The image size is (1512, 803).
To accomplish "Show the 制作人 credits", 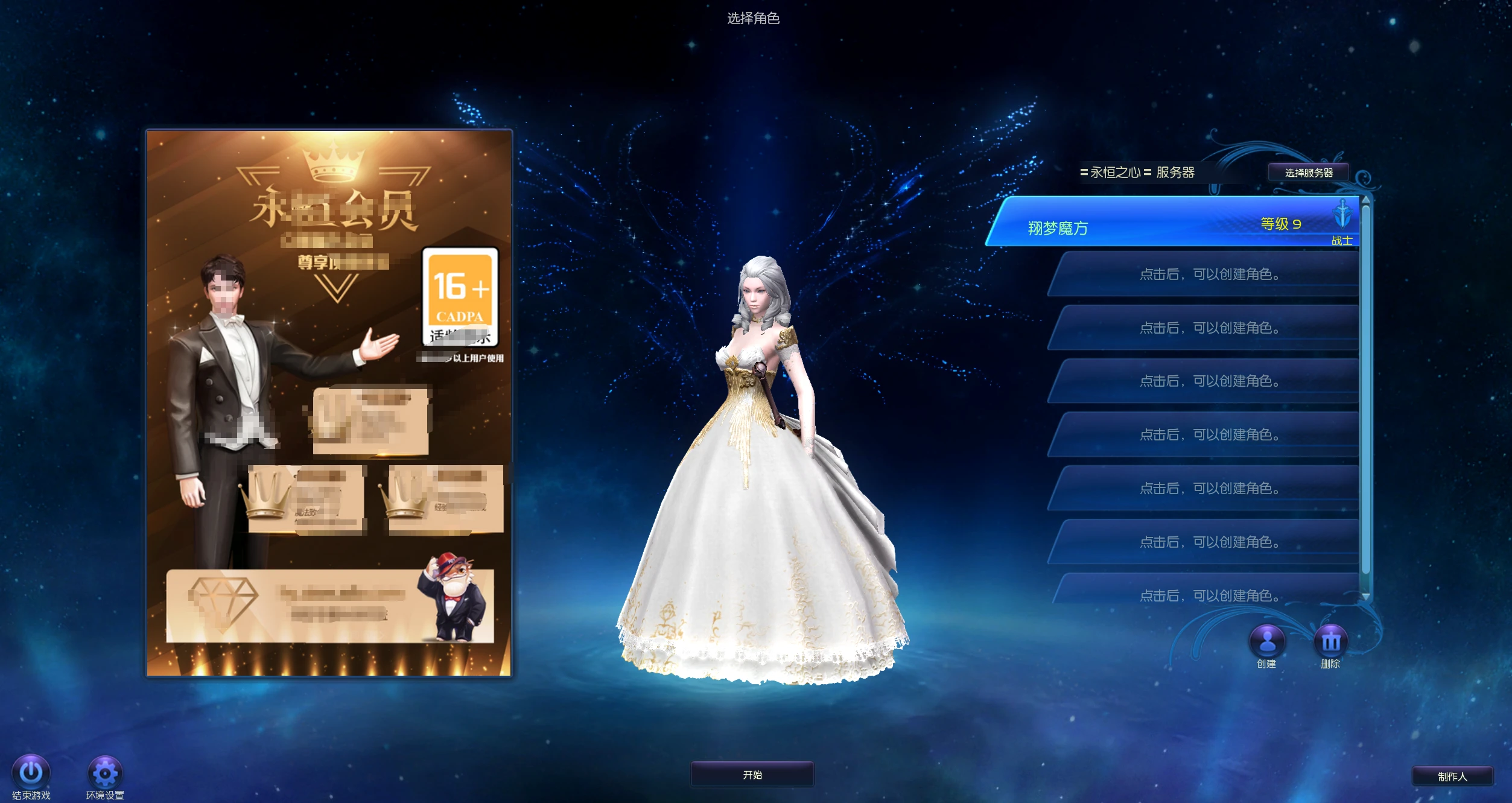I will [1452, 776].
